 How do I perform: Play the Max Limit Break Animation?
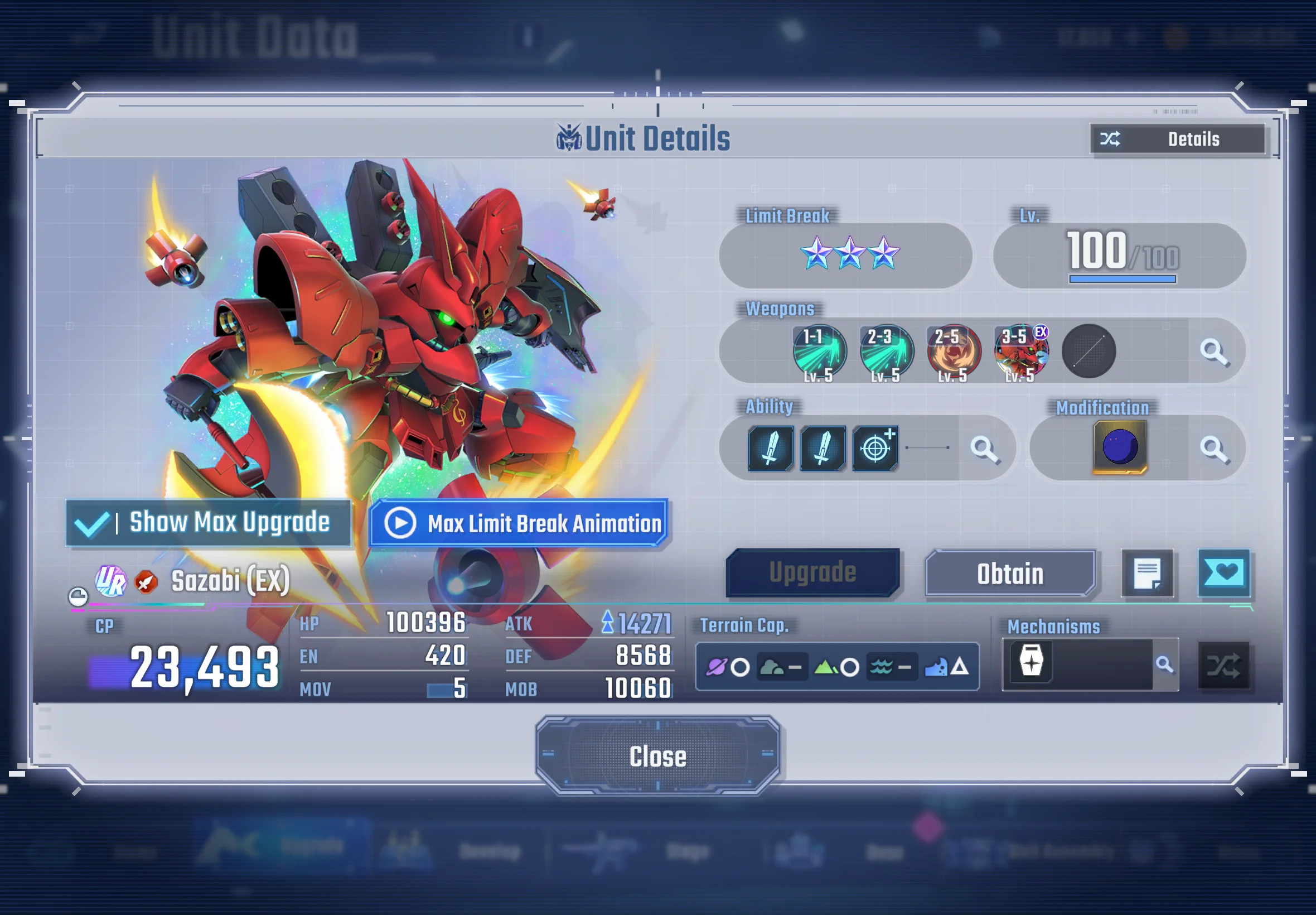(519, 523)
